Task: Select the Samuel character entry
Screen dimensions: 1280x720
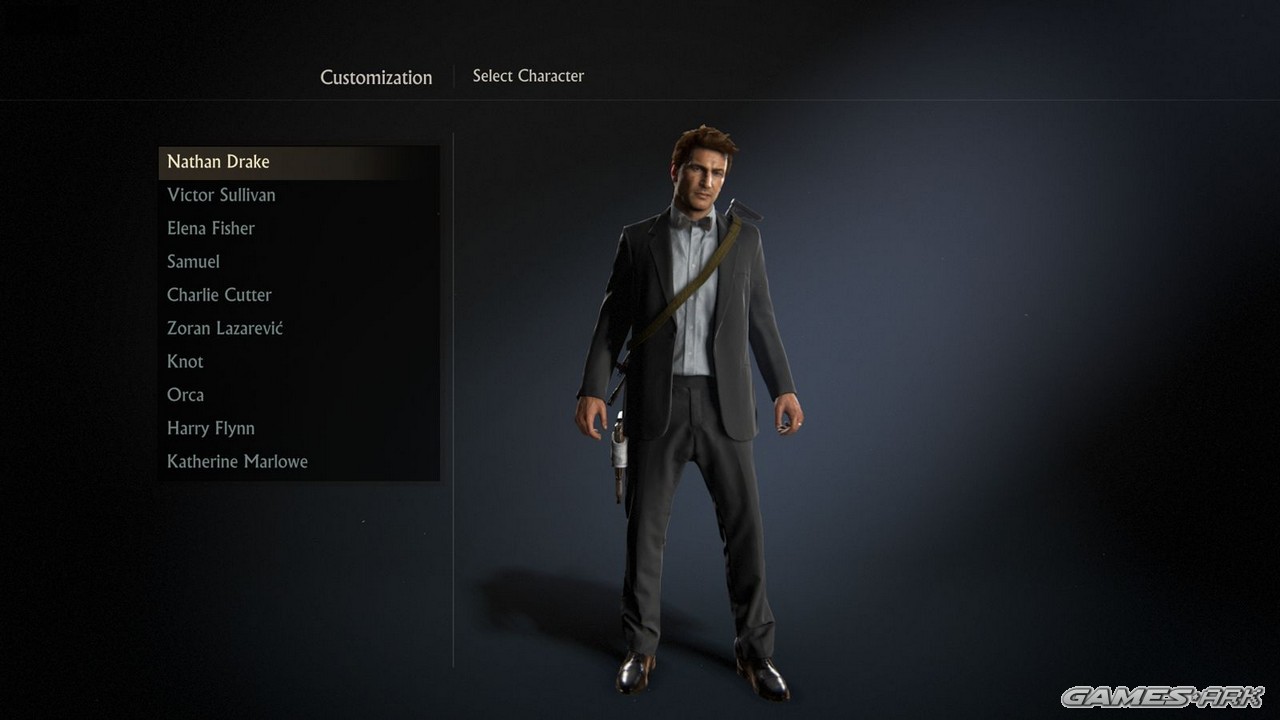Action: [x=193, y=262]
